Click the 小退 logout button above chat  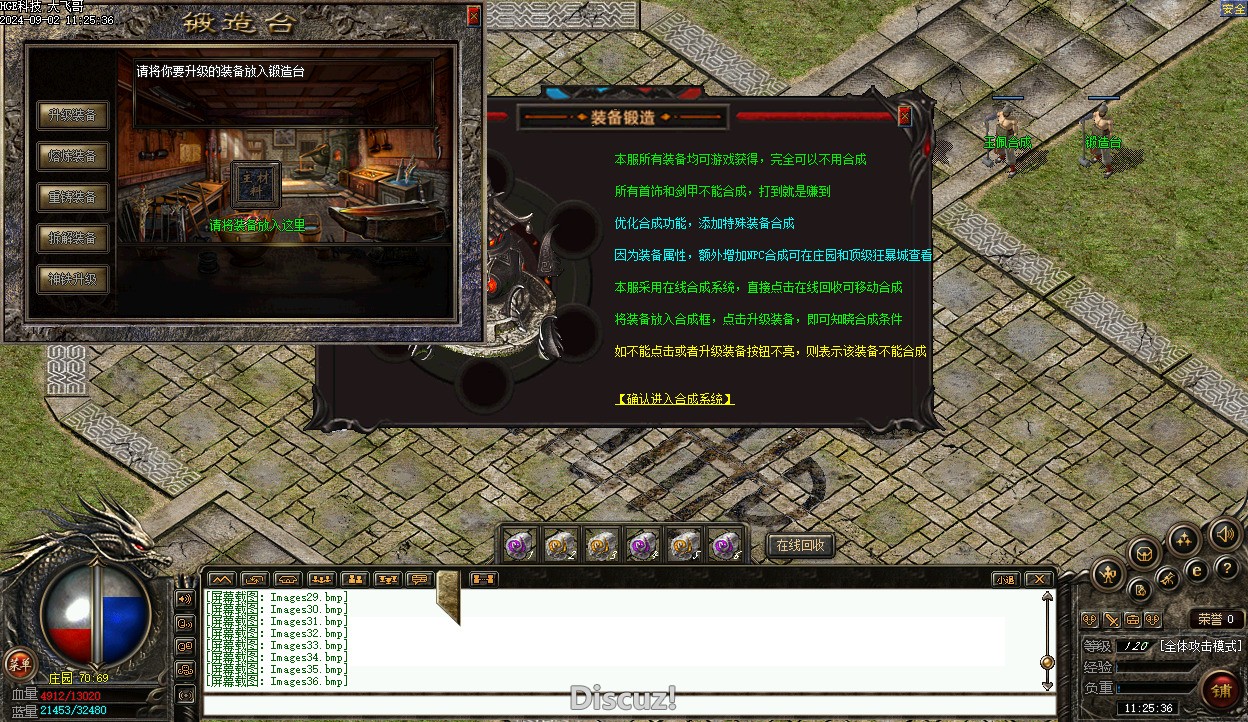pyautogui.click(x=1005, y=579)
